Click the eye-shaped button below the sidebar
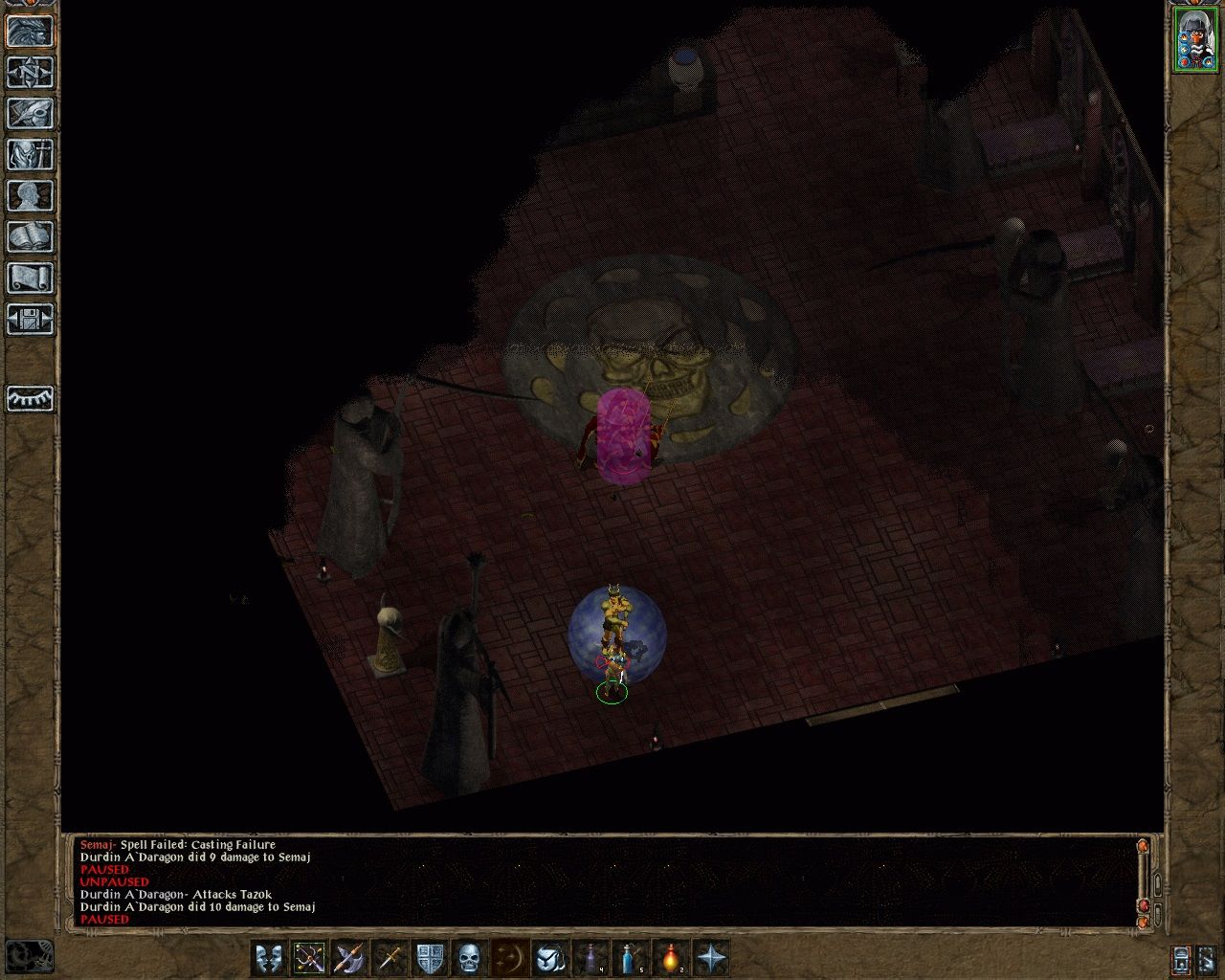Screen dimensions: 1225x980 click(x=30, y=397)
